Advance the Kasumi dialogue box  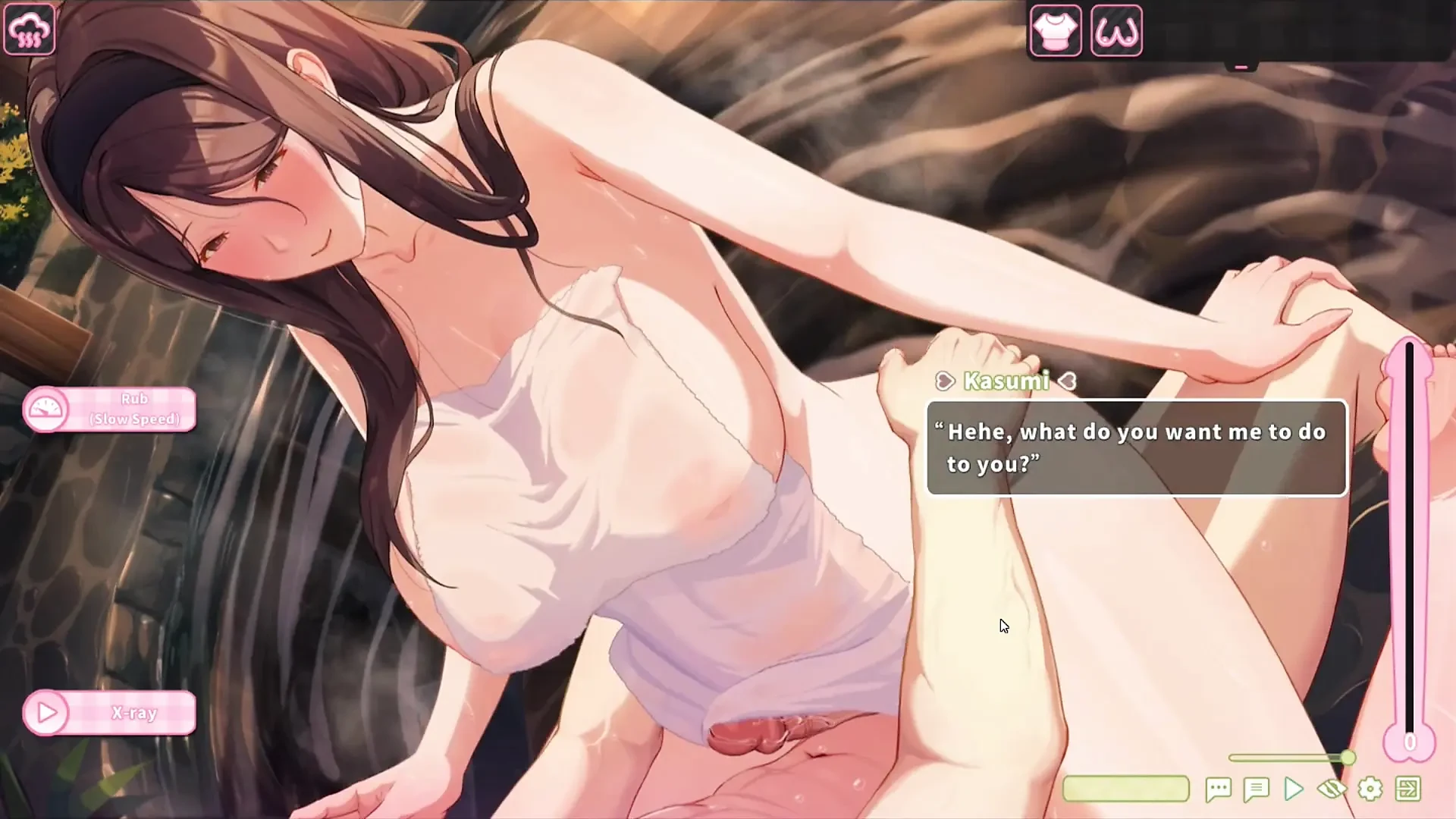coord(1136,447)
